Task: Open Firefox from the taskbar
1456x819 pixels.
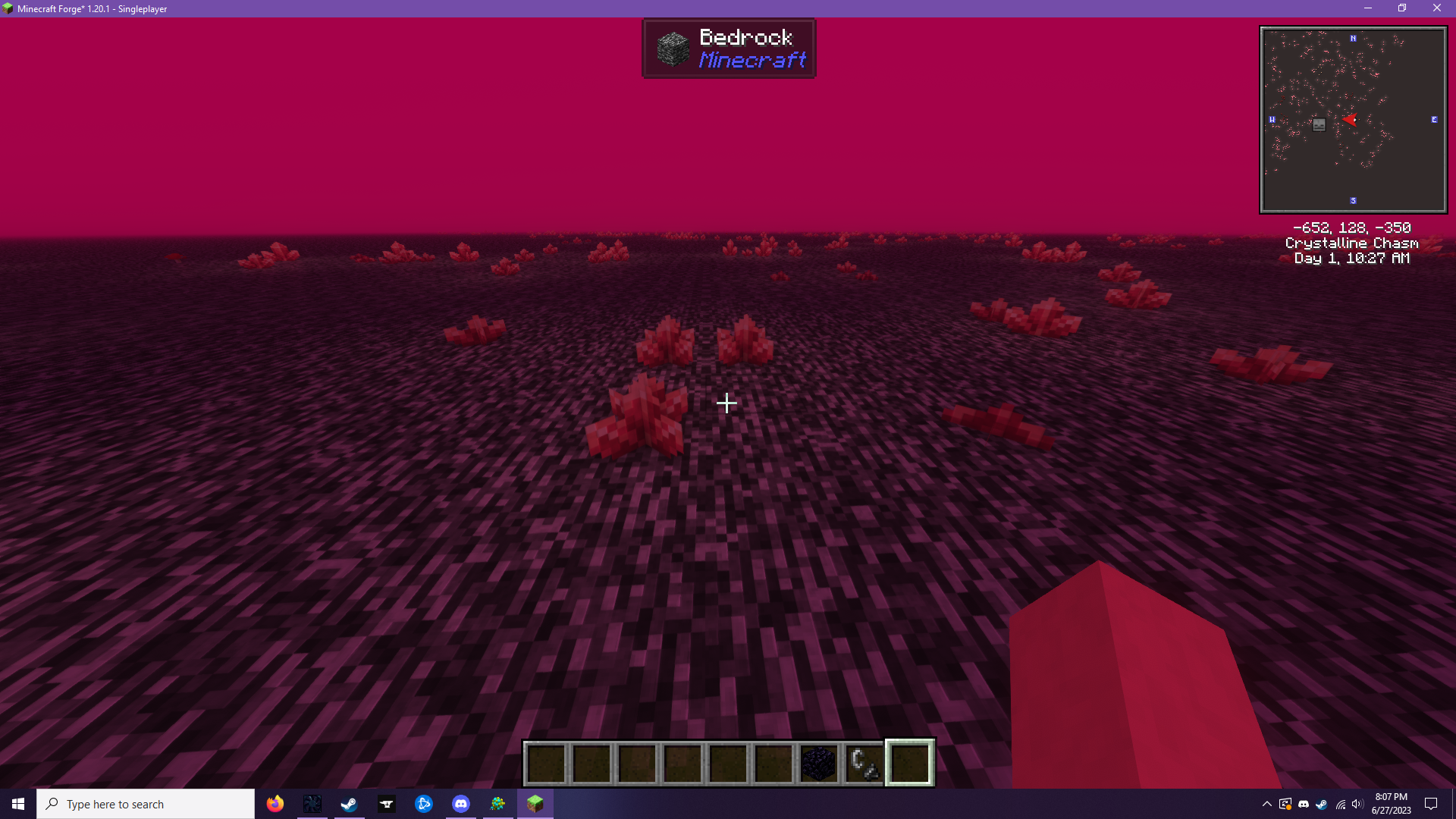Action: (x=275, y=803)
